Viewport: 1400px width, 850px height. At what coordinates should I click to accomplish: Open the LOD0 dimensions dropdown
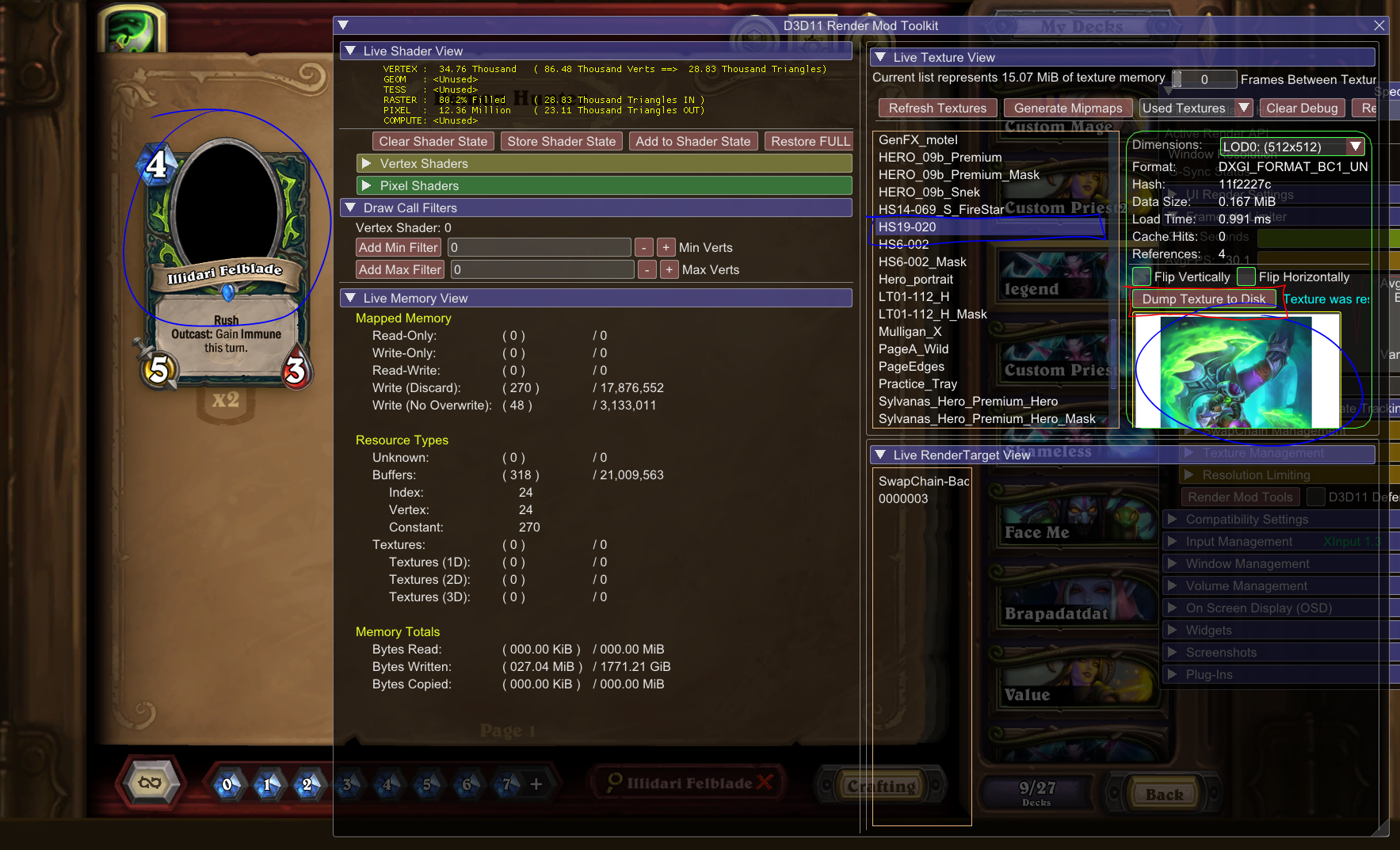click(1356, 147)
